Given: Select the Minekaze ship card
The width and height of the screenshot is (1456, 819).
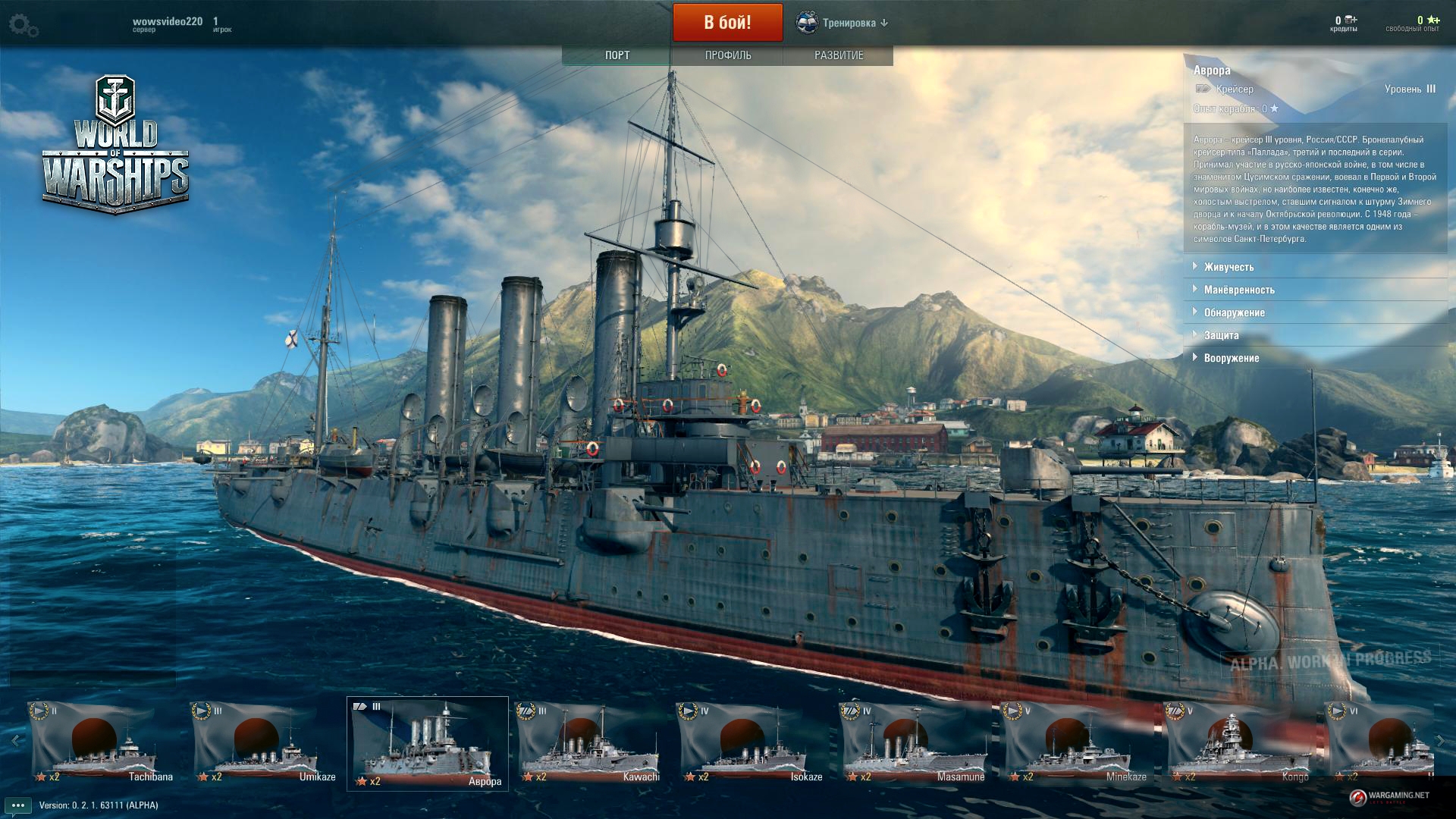Looking at the screenshot, I should pos(1076,743).
